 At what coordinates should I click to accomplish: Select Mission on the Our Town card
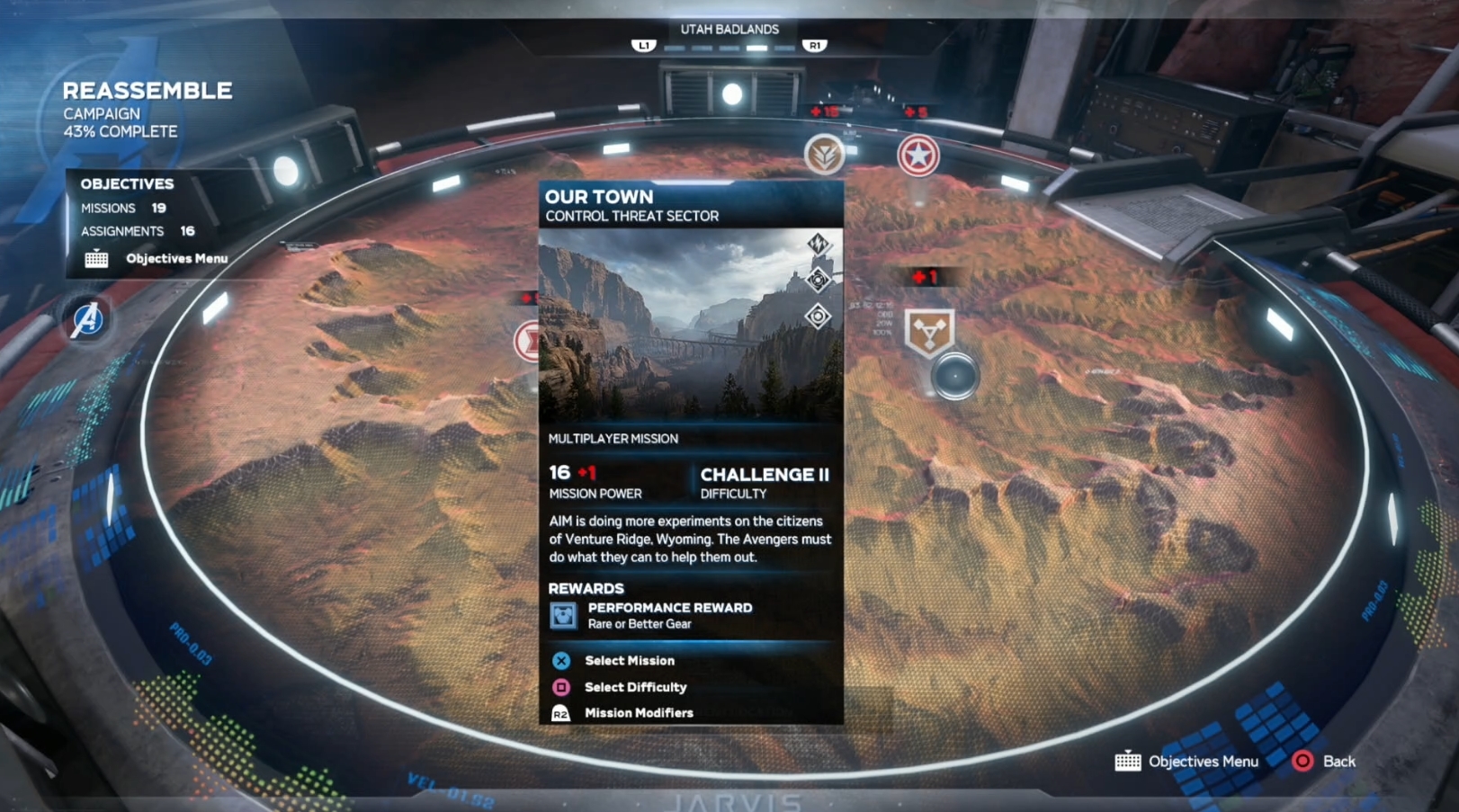[x=628, y=661]
